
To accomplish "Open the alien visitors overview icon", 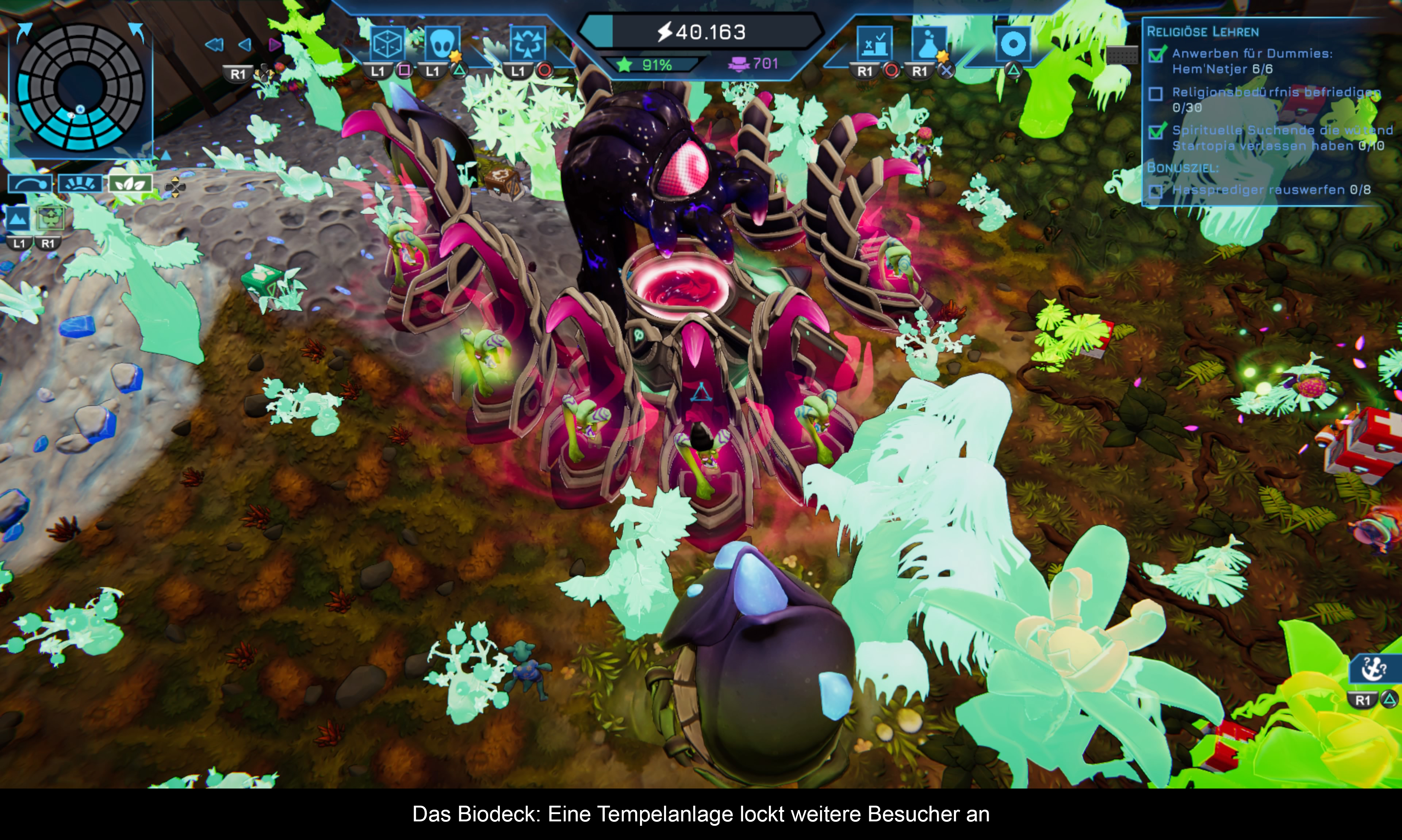I will pos(441,43).
